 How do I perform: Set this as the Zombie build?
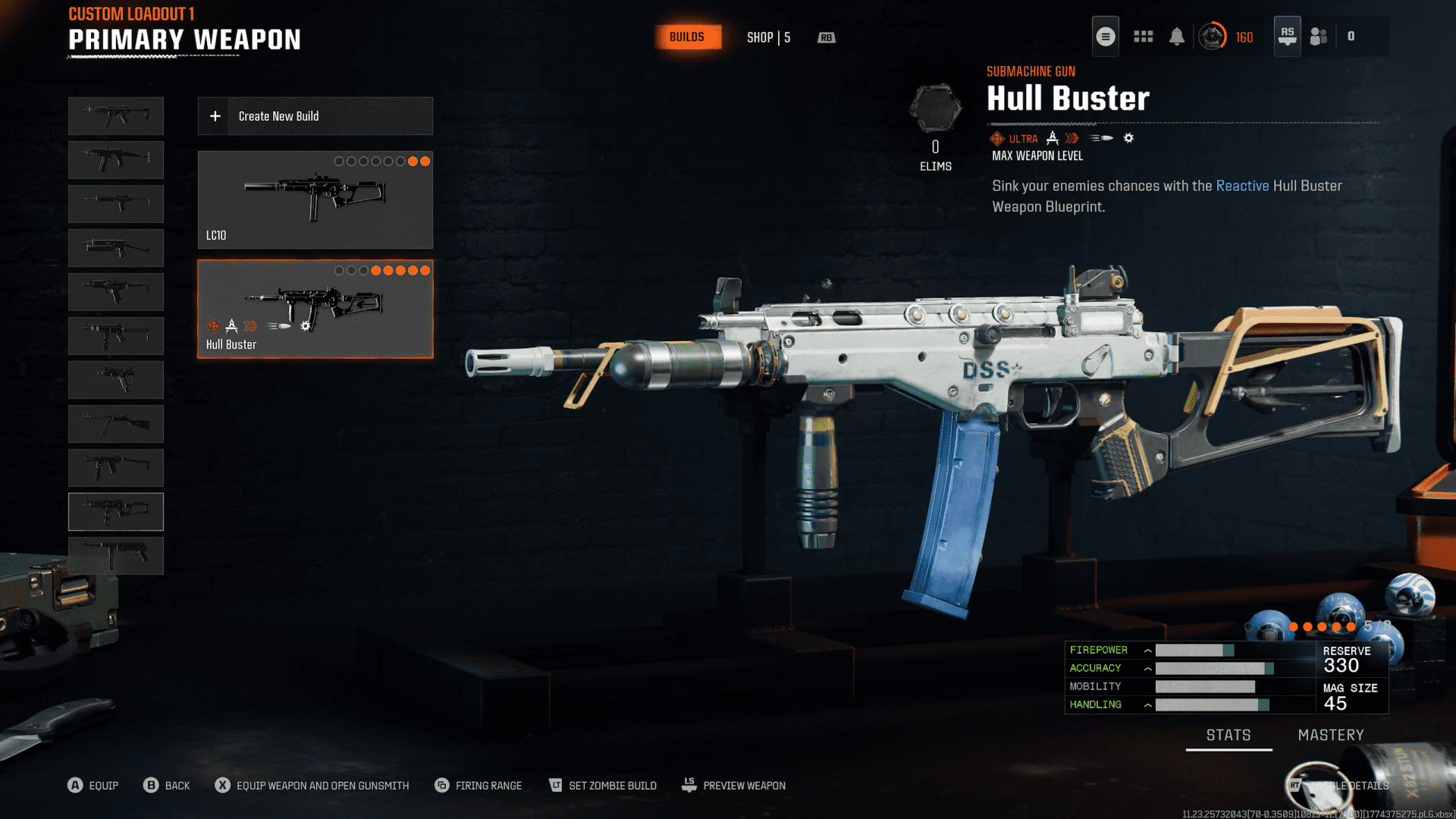click(603, 786)
